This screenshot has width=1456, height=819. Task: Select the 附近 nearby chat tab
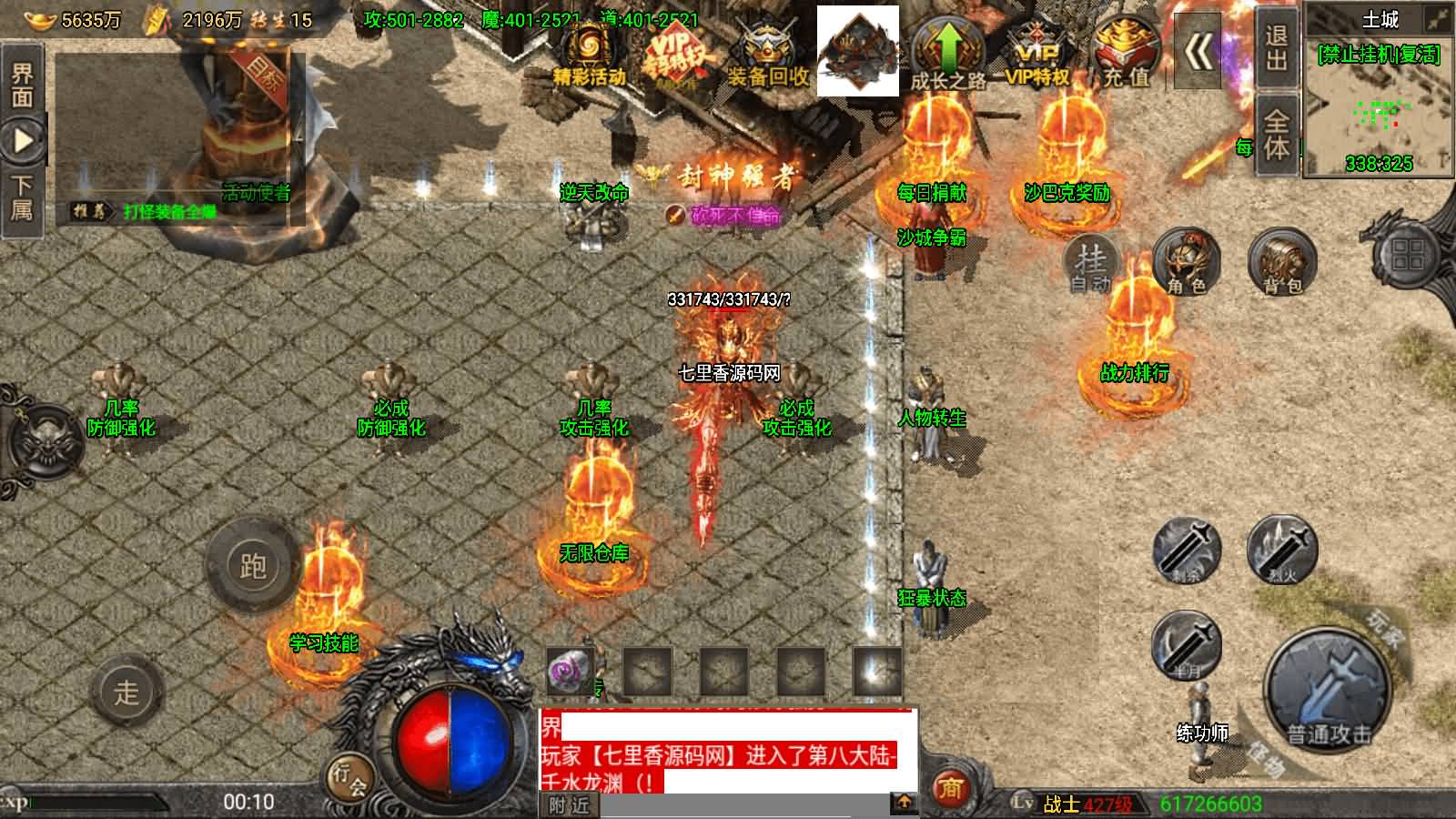click(x=570, y=804)
